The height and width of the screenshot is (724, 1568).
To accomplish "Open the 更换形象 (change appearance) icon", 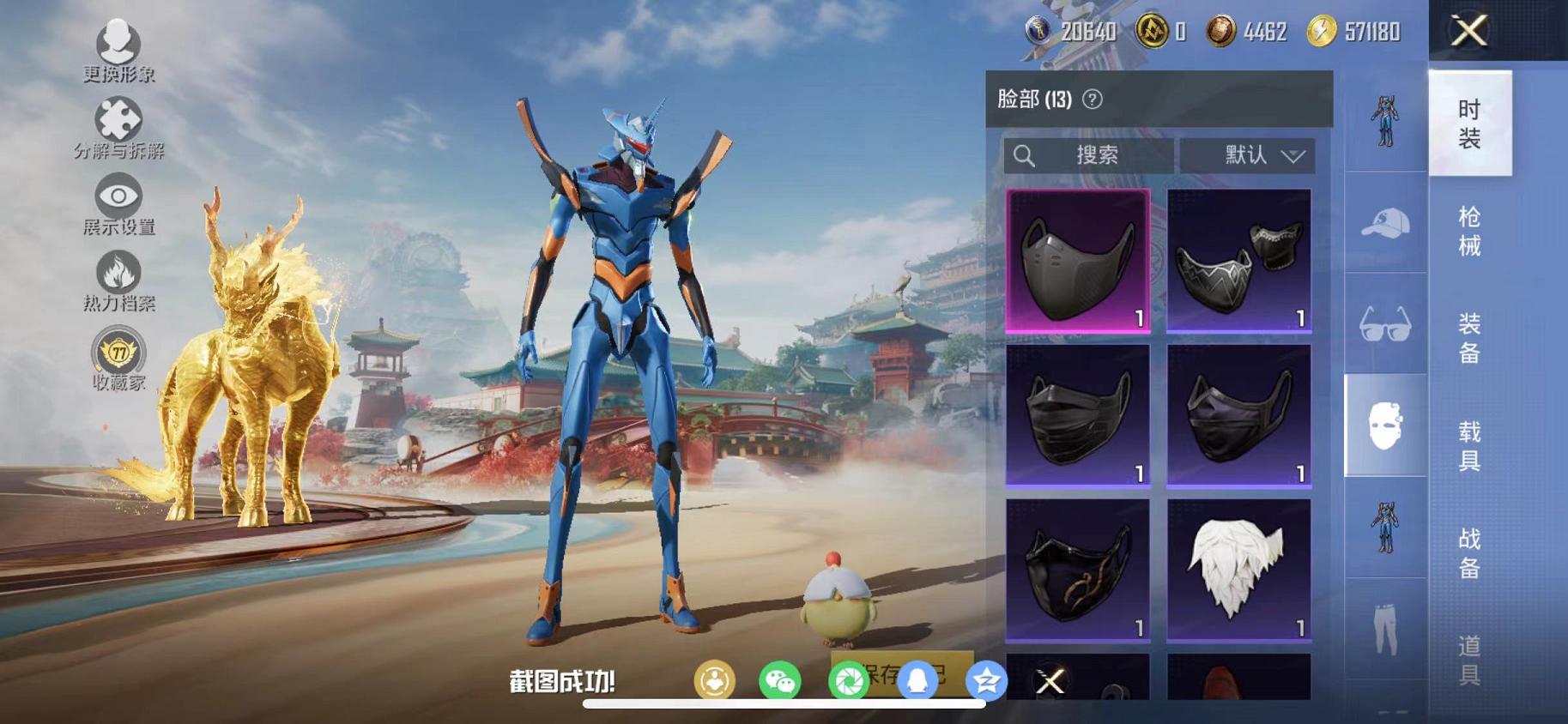I will point(116,40).
